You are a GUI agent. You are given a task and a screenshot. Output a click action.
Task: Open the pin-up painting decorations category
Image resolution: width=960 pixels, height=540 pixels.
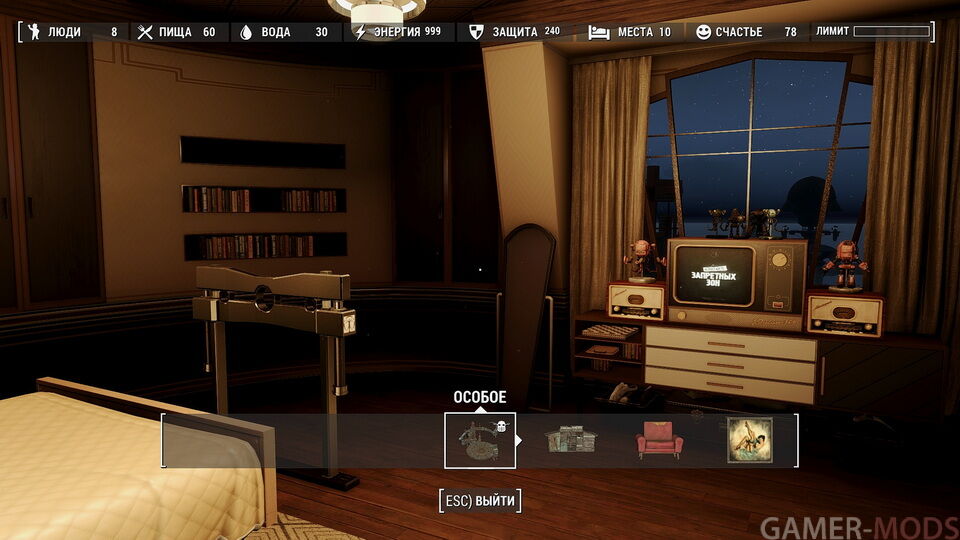[749, 440]
